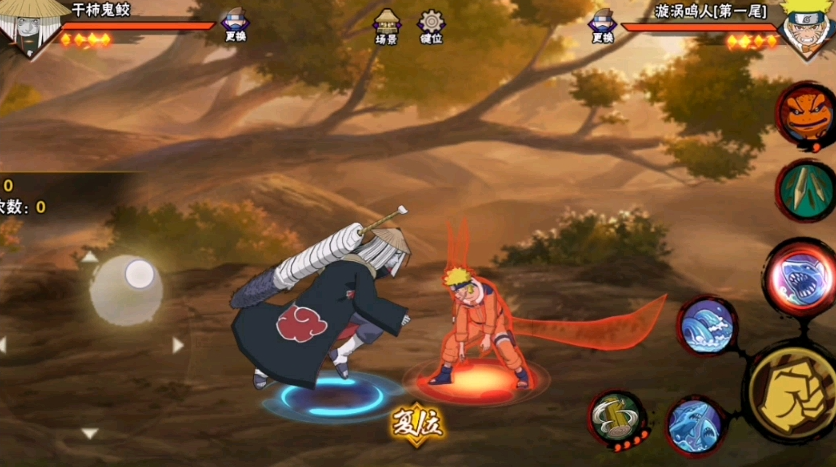Open the 场景 scene selector
Screen dimensions: 836x467
tap(387, 26)
